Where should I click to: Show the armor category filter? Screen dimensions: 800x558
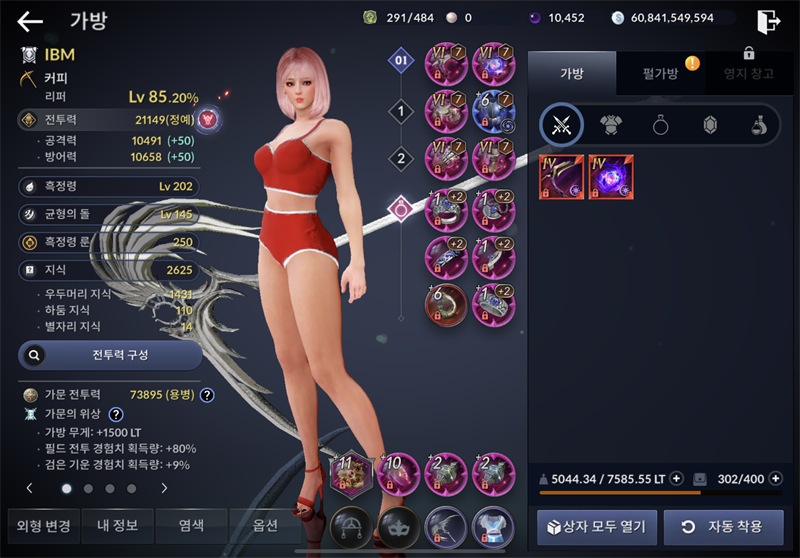(x=611, y=125)
